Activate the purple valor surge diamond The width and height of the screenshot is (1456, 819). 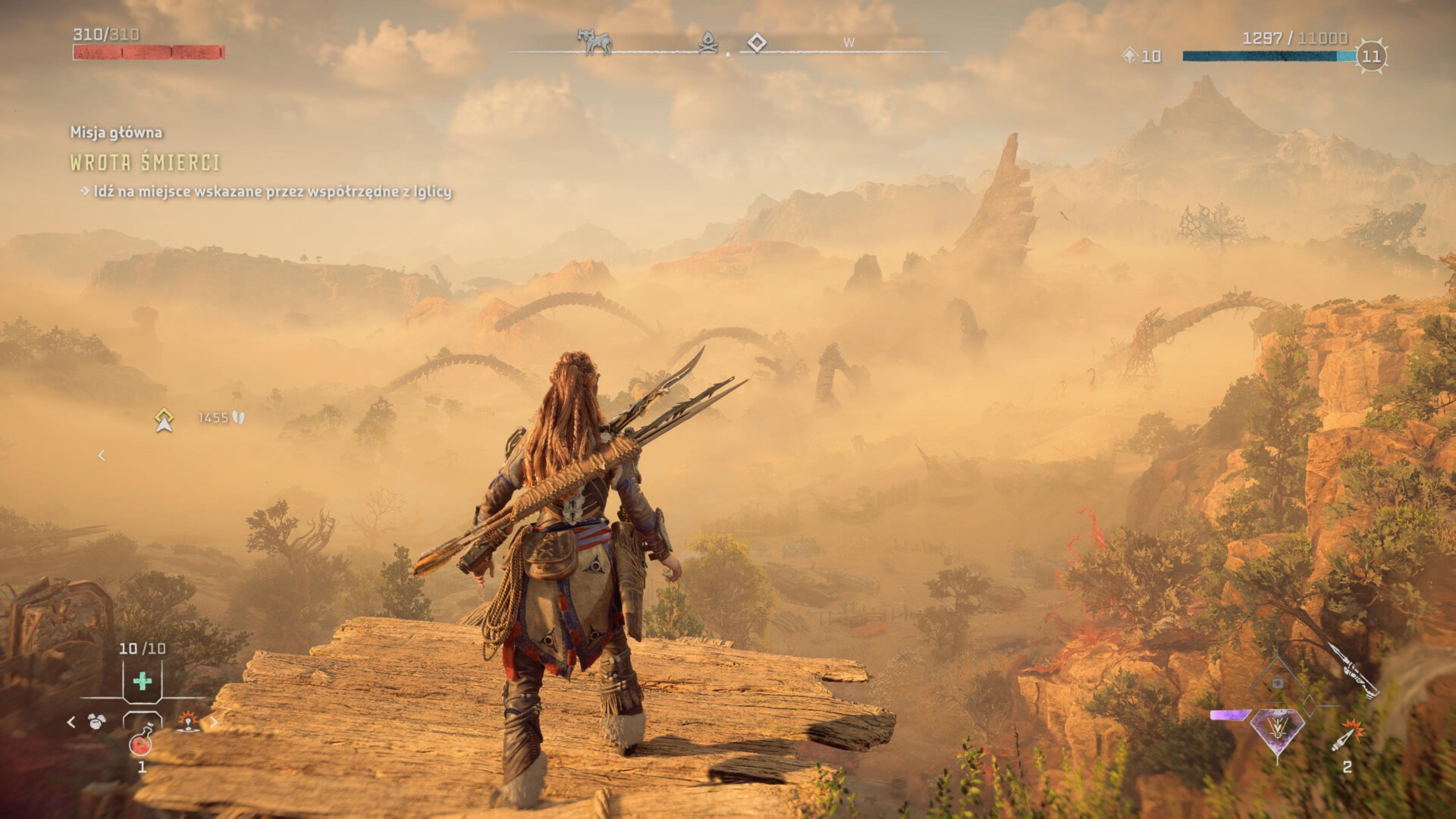tap(1278, 731)
